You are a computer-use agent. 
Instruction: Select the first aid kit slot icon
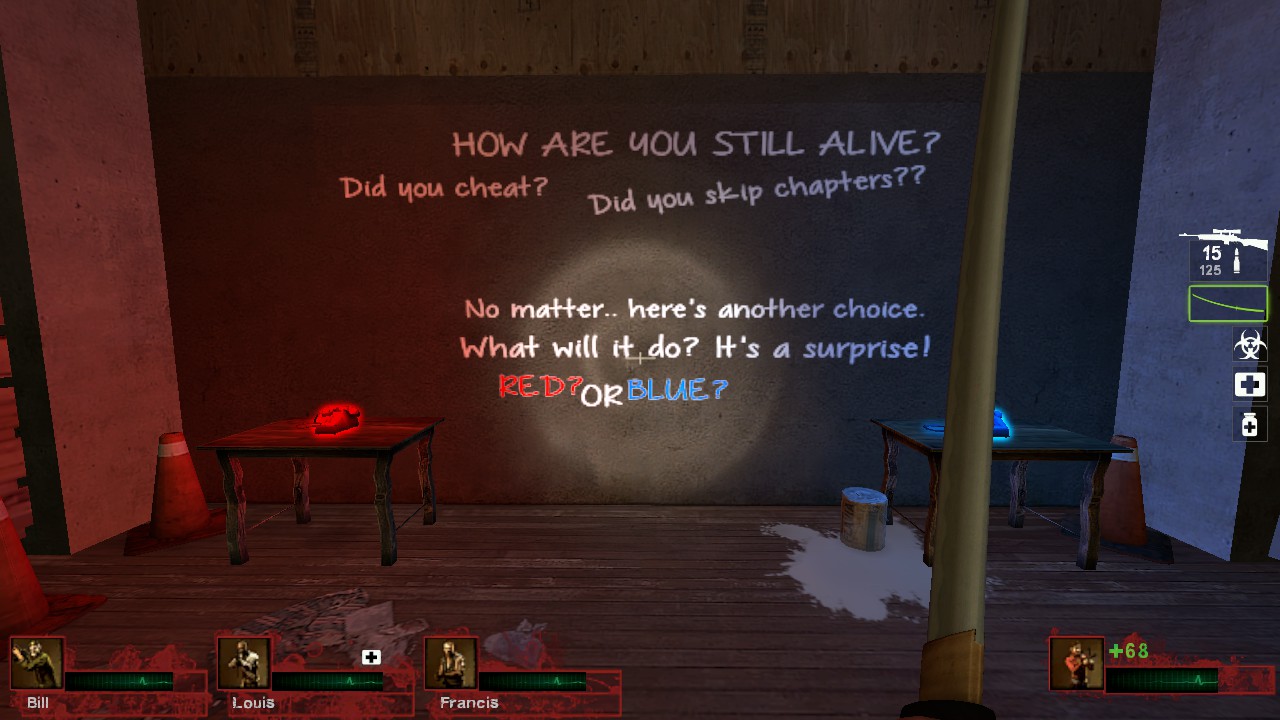1248,384
